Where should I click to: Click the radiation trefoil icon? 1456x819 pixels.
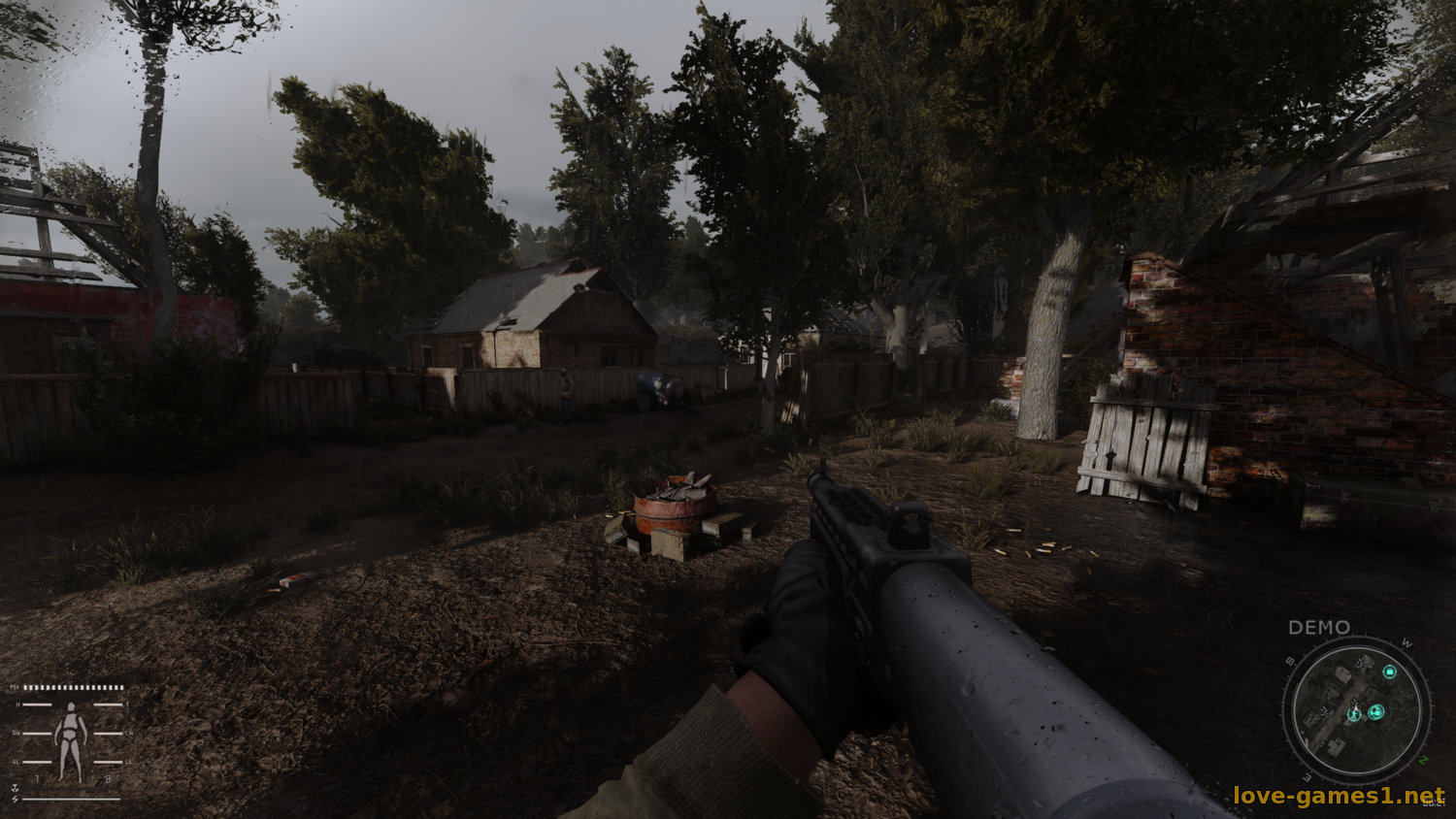point(16,789)
